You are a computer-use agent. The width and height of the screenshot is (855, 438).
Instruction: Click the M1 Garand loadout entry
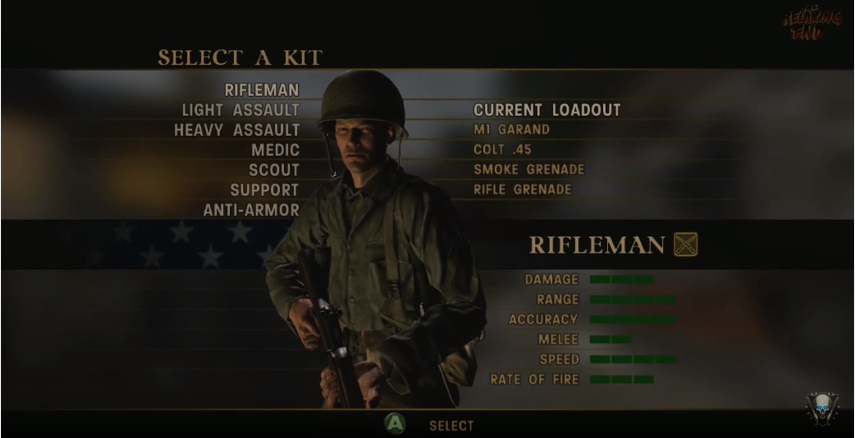[x=511, y=130]
